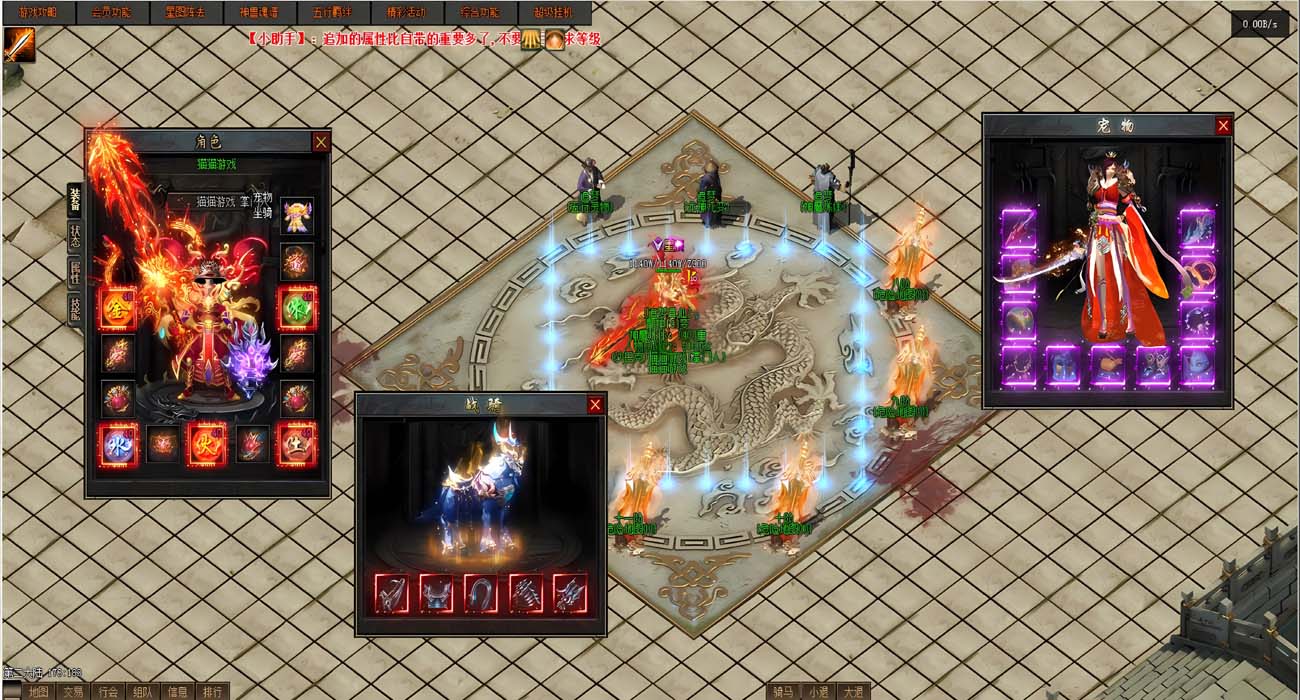Open the 五行羁绊 menu

click(332, 13)
